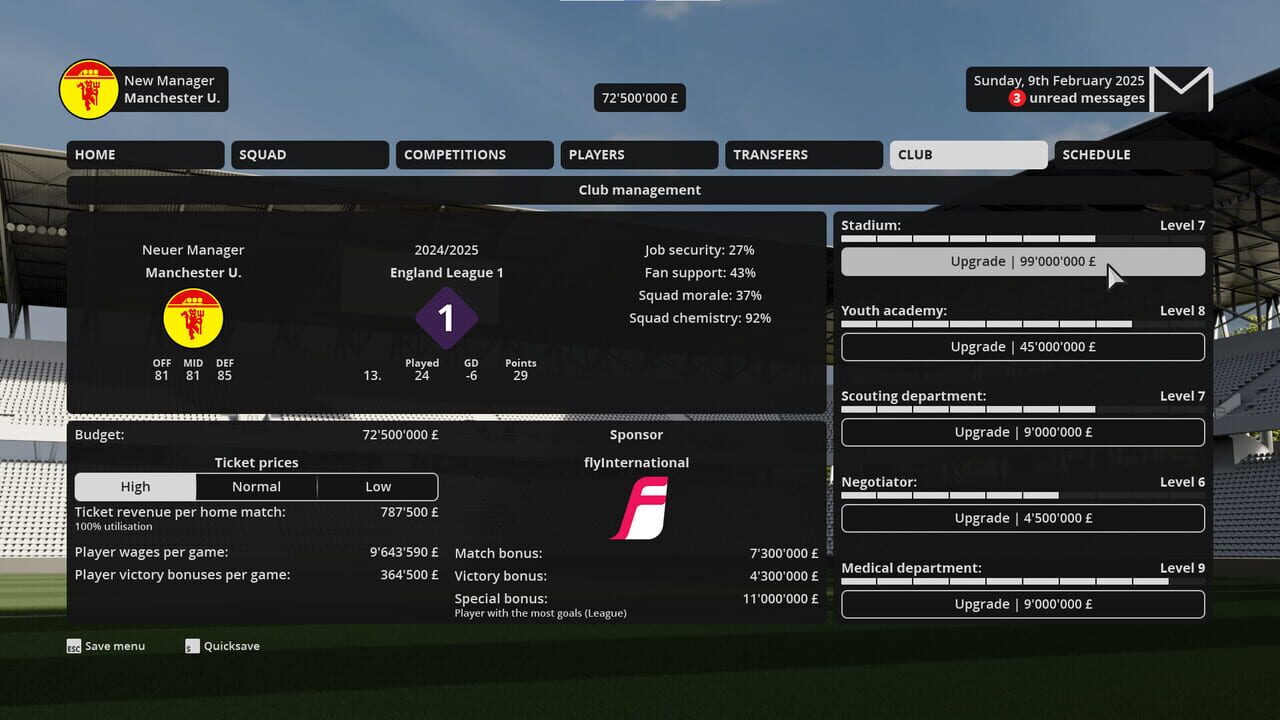The height and width of the screenshot is (720, 1280).
Task: Set ticket prices to Normal
Action: (x=256, y=486)
